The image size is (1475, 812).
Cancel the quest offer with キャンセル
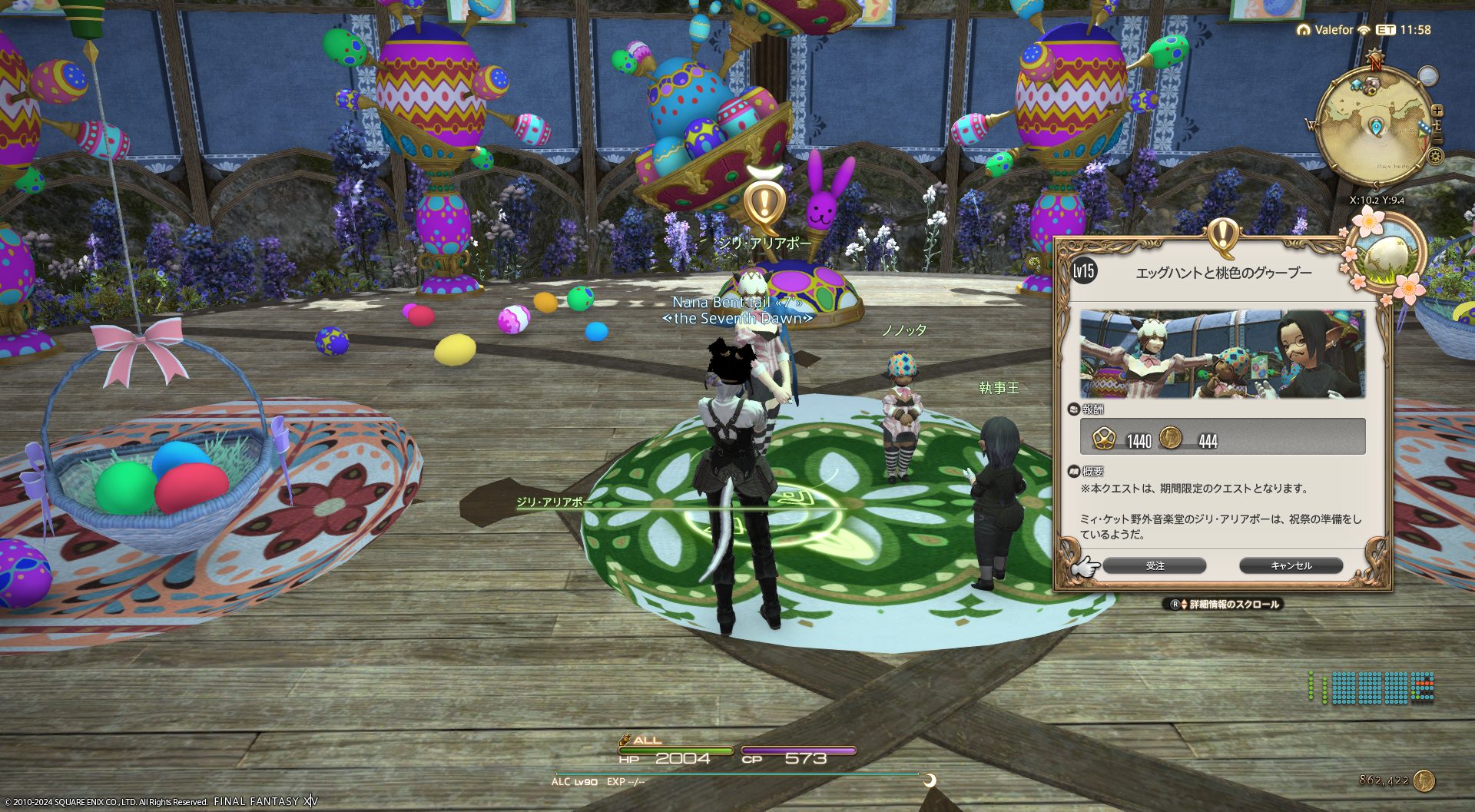point(1291,566)
